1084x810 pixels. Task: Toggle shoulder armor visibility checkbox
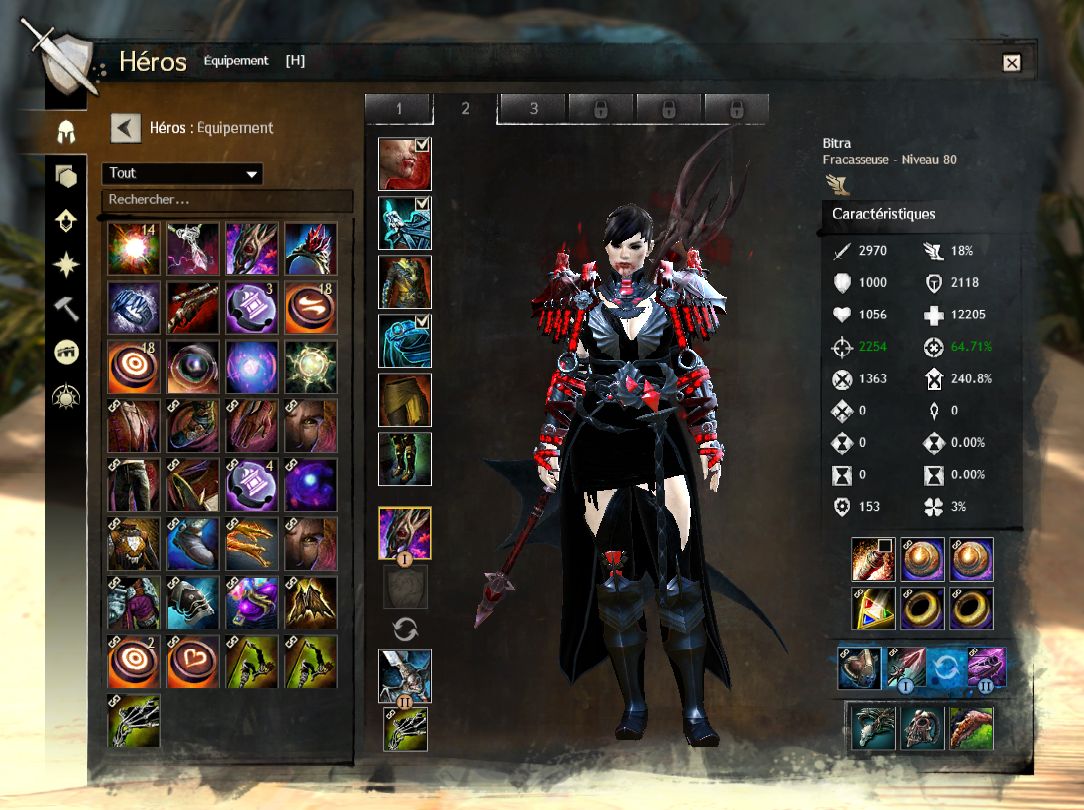click(422, 205)
